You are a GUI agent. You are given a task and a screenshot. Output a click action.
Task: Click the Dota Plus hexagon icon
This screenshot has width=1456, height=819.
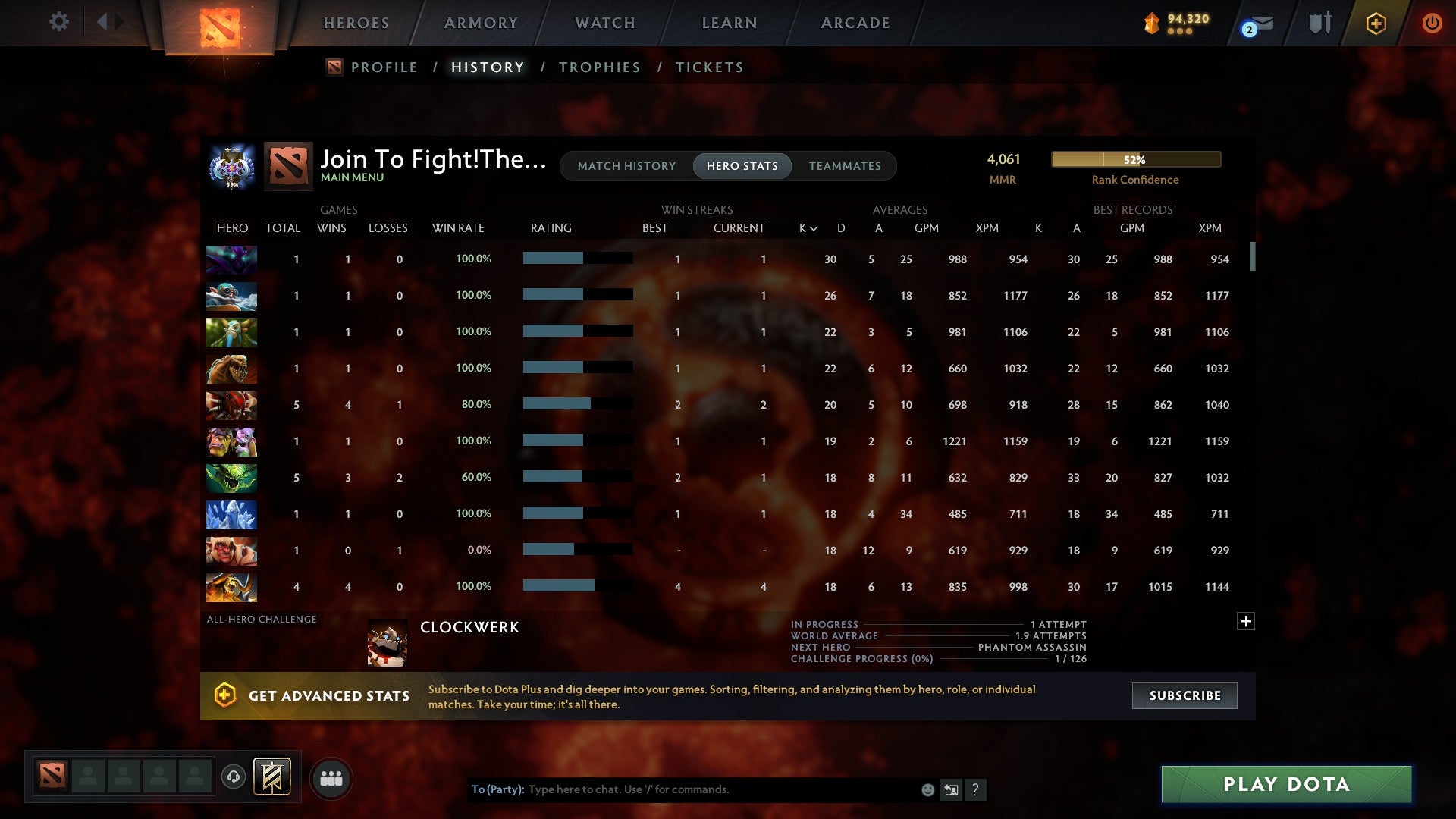1376,23
